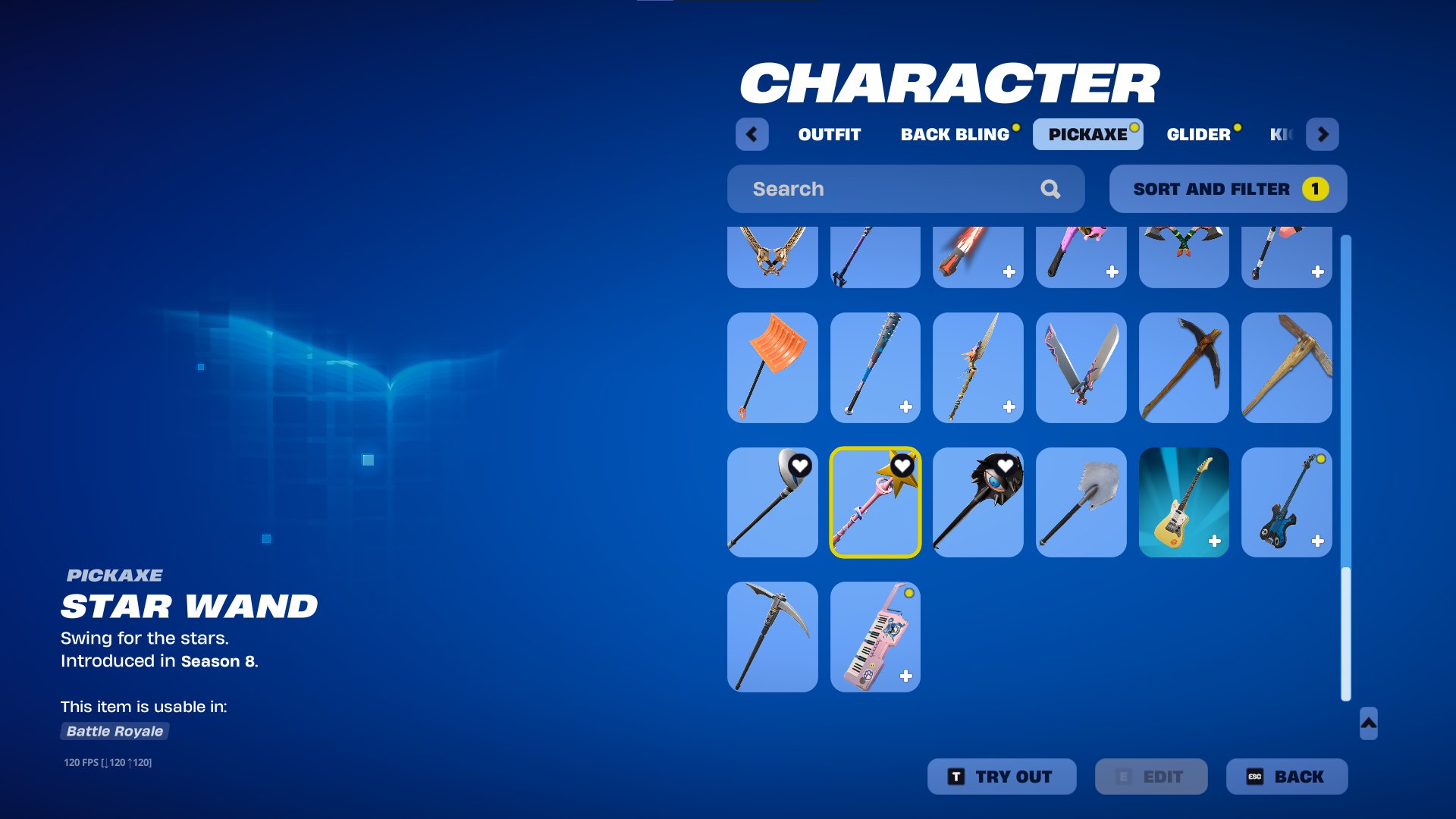Select the pink keytar pickaxe

click(x=875, y=637)
